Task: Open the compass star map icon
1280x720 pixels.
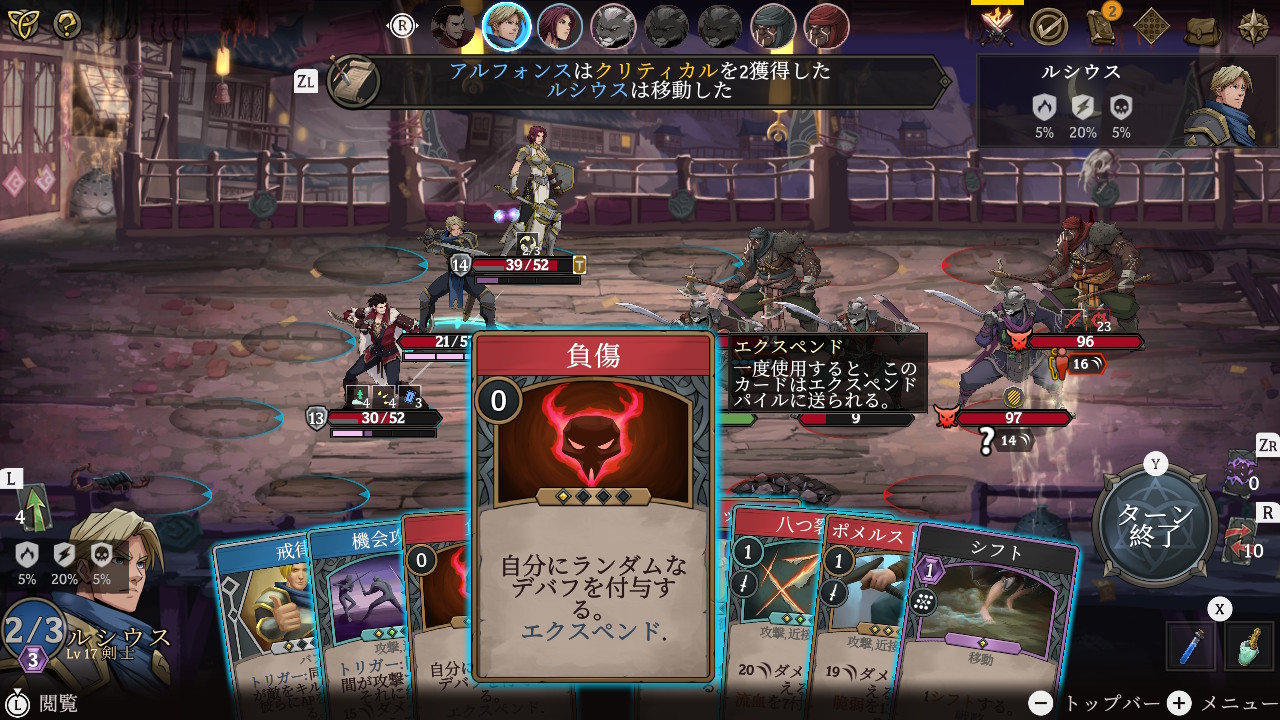Action: point(1254,27)
